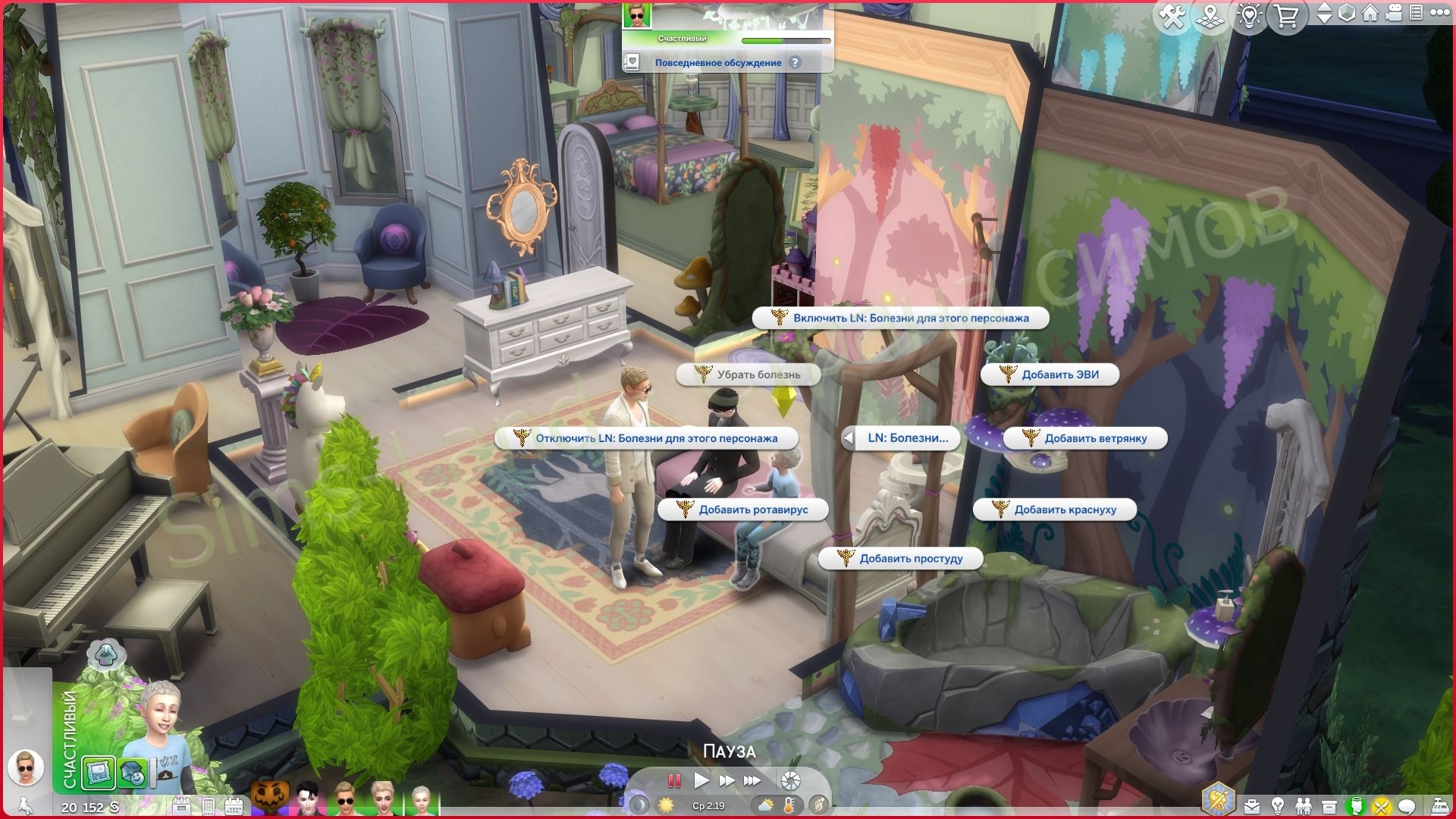Enable LN: Болезни for this character

coord(904,318)
